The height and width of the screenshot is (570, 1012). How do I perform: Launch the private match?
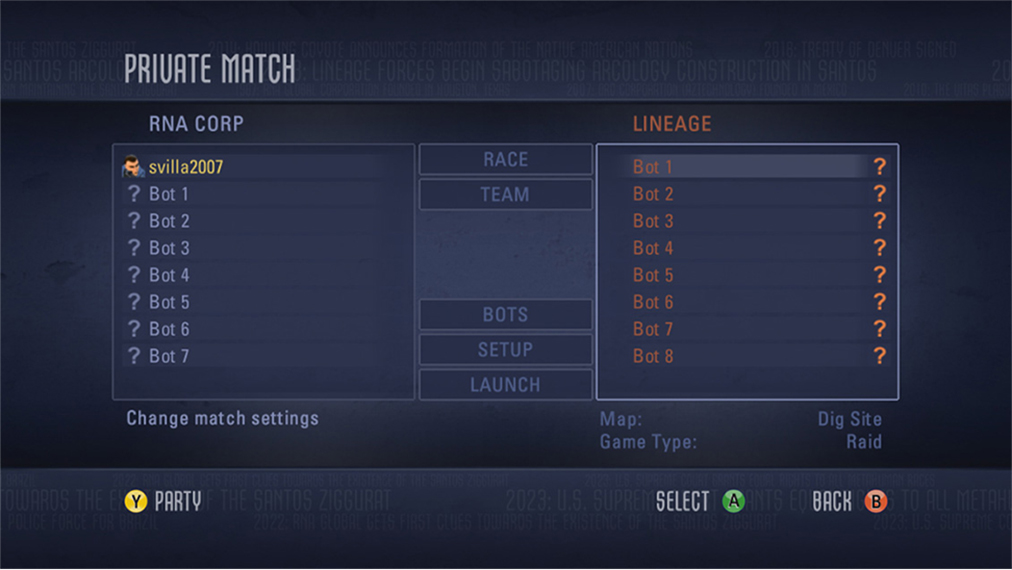[x=505, y=385]
